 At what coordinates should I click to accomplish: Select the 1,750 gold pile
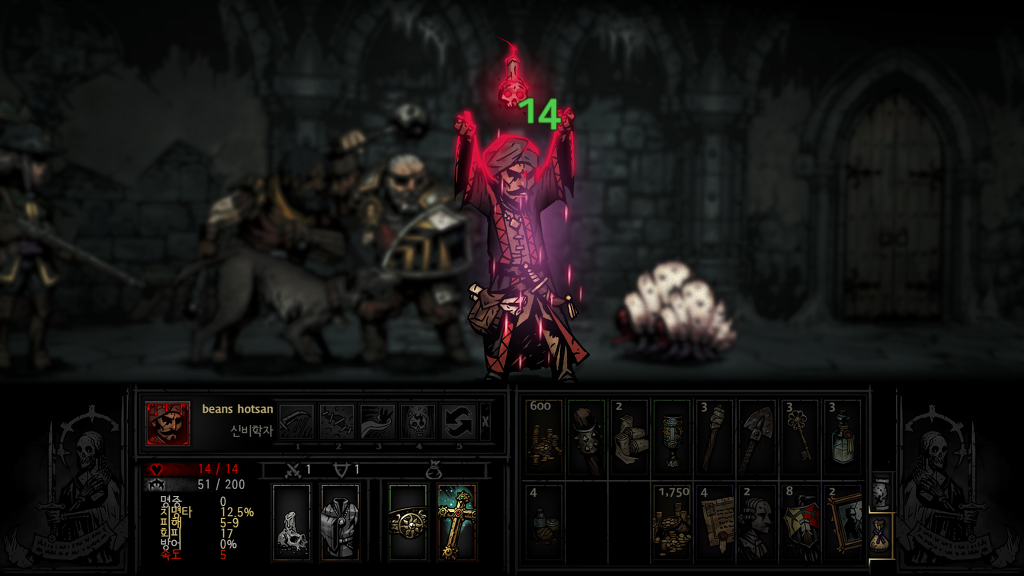(x=672, y=521)
